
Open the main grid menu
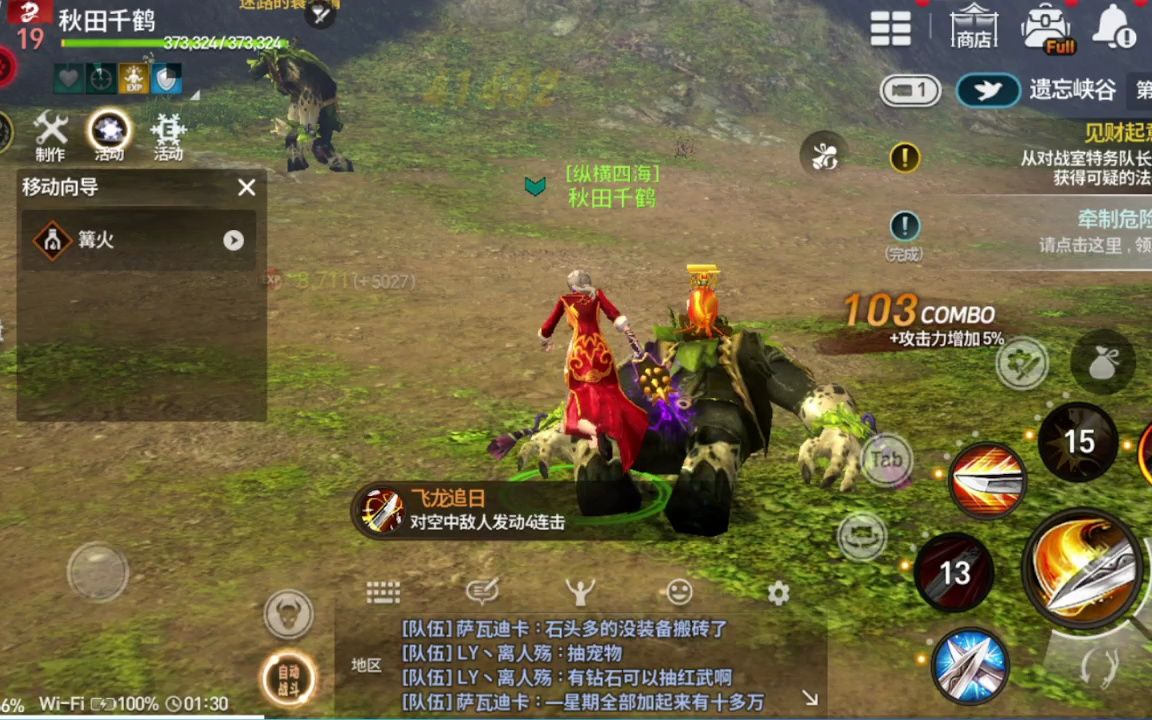click(x=890, y=28)
